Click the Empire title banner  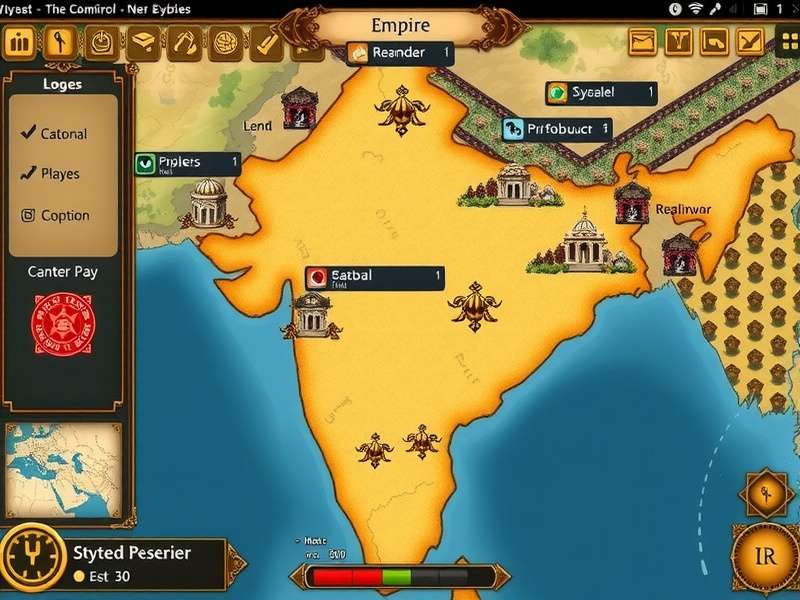click(400, 26)
